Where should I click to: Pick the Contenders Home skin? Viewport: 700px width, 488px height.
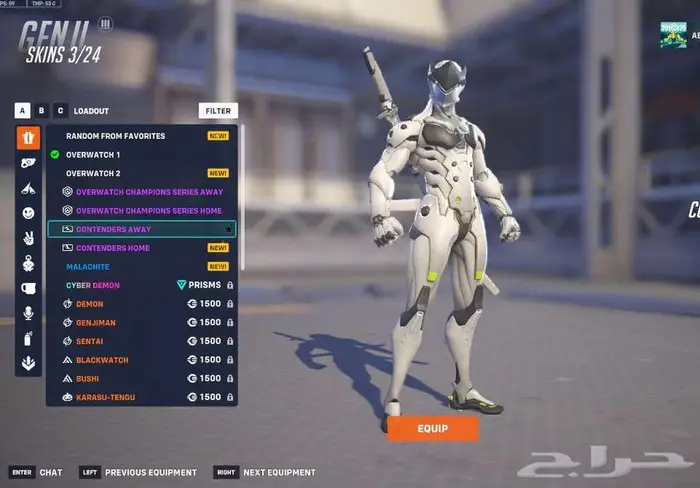(113, 248)
